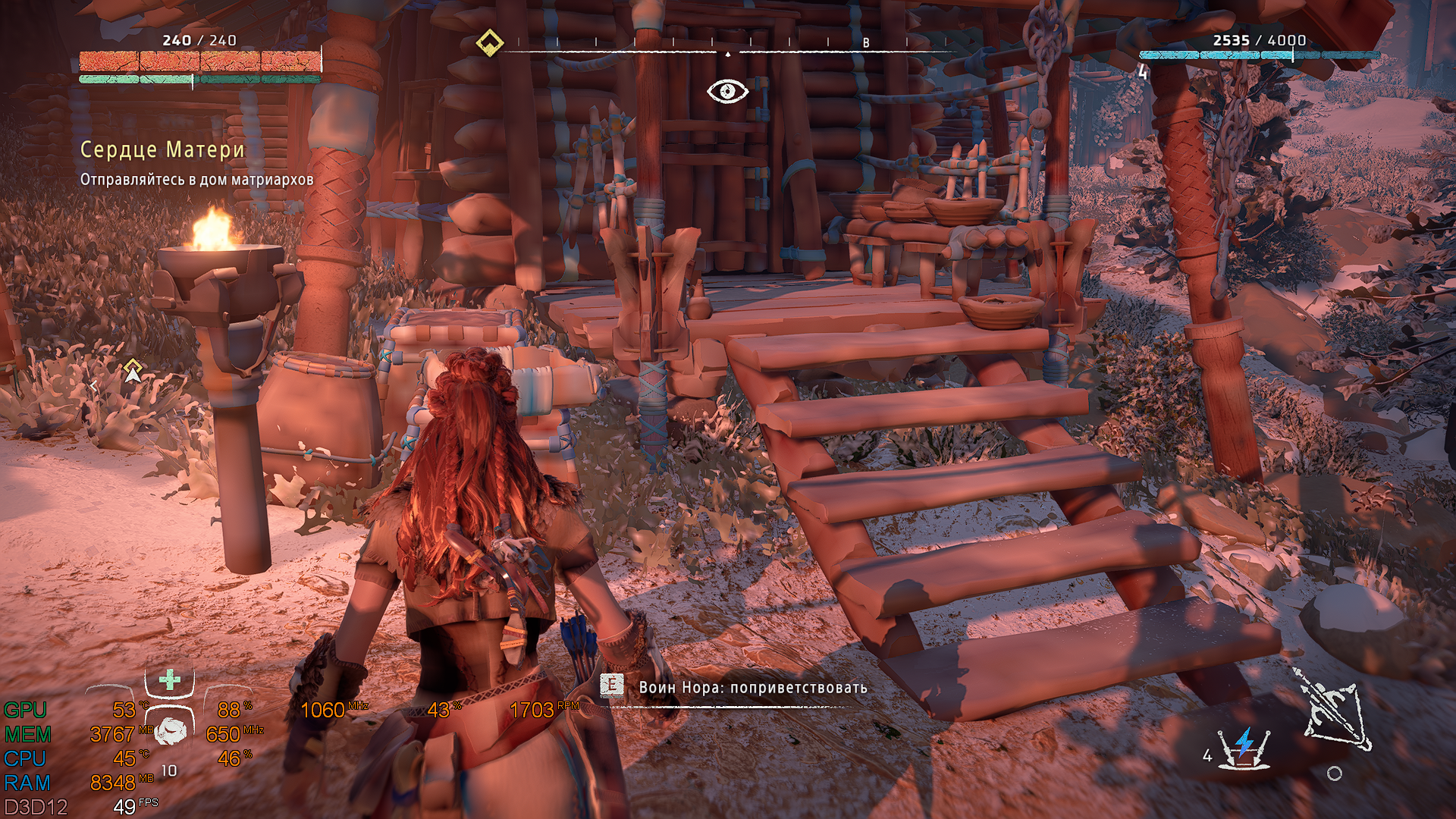This screenshot has height=819, width=1456.
Task: Open the Сердце Матери quest tracker
Action: point(162,149)
